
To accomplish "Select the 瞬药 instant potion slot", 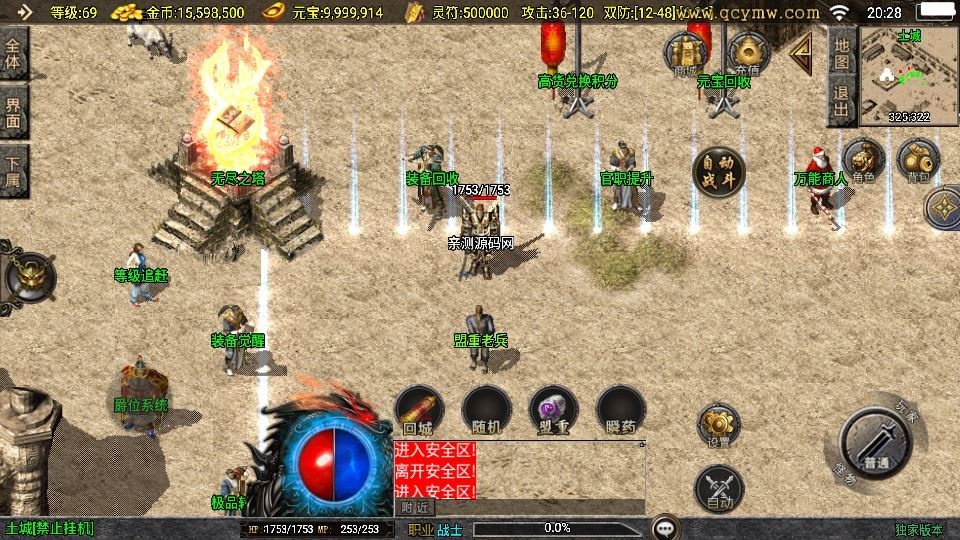I will 620,410.
